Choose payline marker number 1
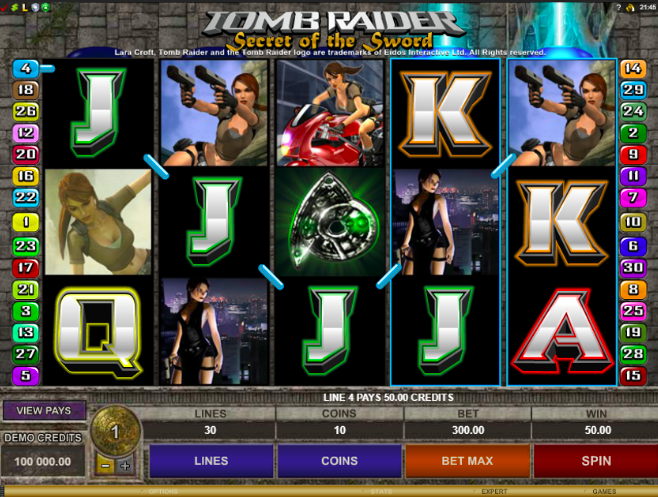 pos(25,221)
